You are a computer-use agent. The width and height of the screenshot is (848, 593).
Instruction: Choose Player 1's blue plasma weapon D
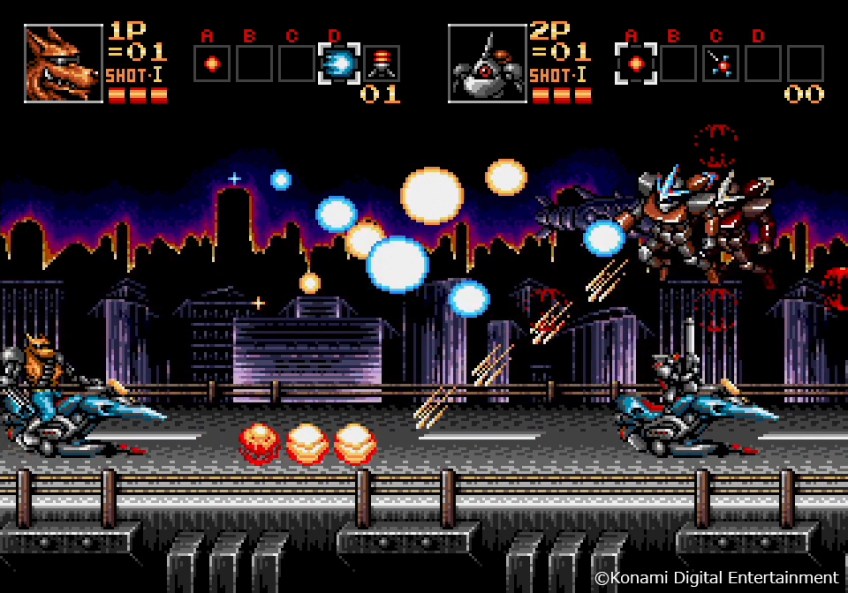(338, 64)
